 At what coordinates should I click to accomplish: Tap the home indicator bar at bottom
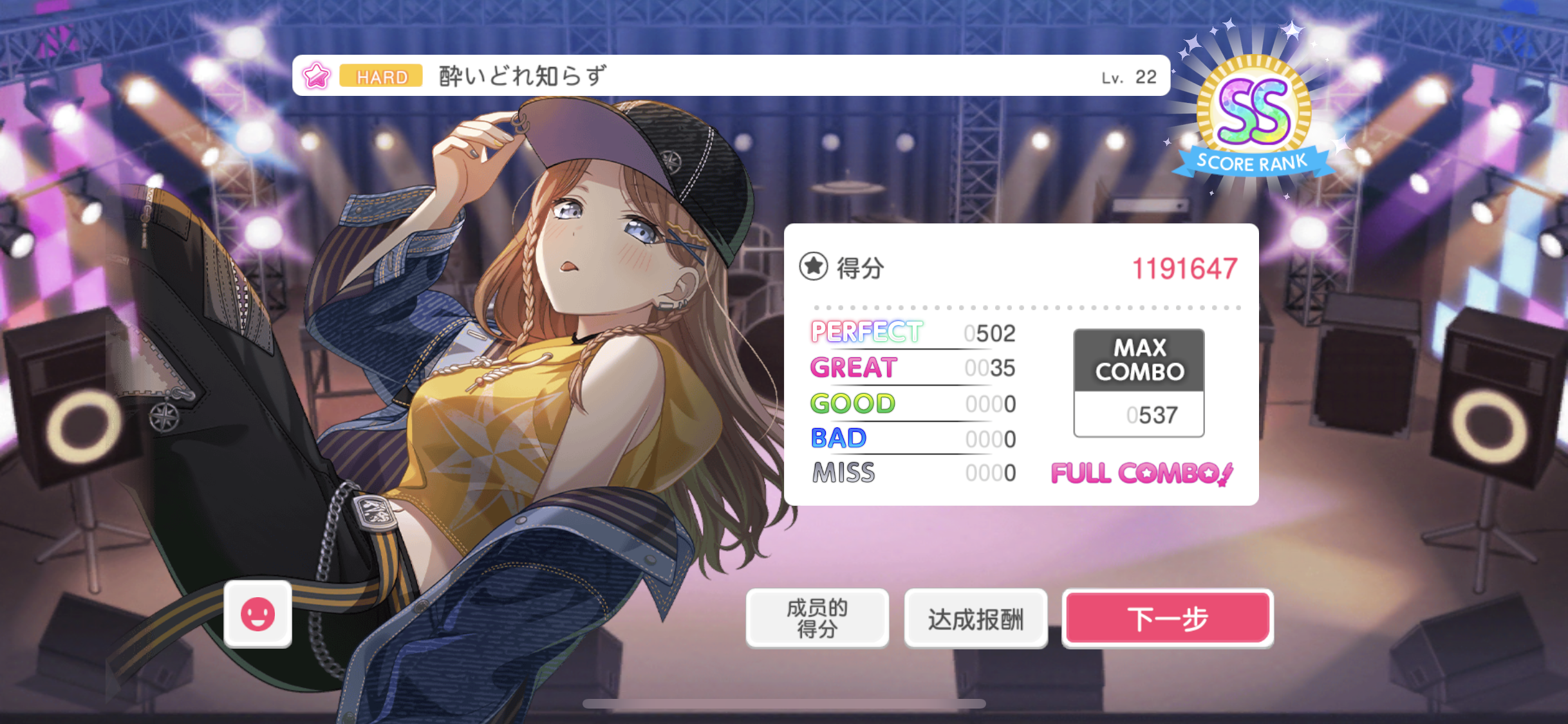(x=784, y=703)
